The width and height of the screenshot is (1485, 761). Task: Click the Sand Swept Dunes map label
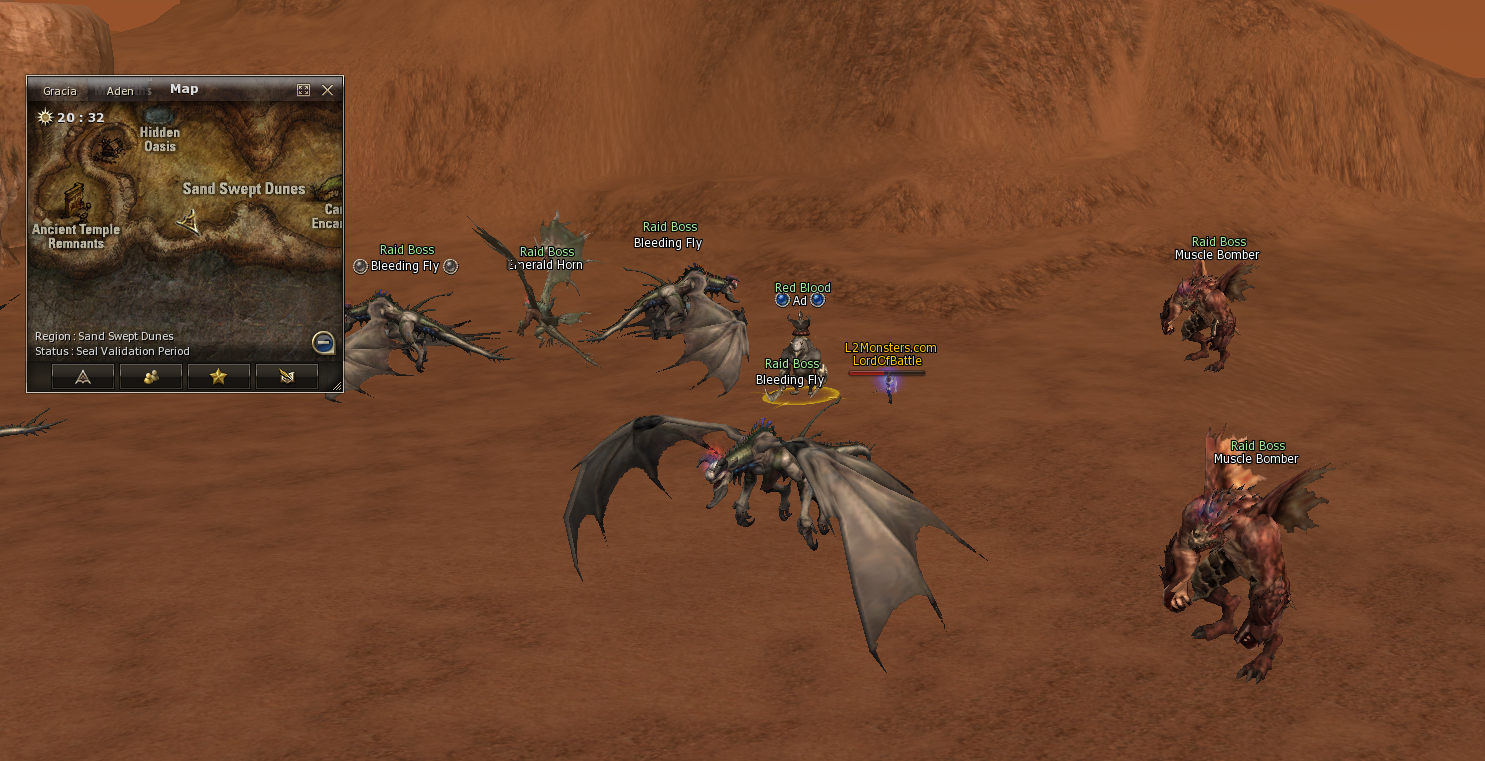coord(243,189)
